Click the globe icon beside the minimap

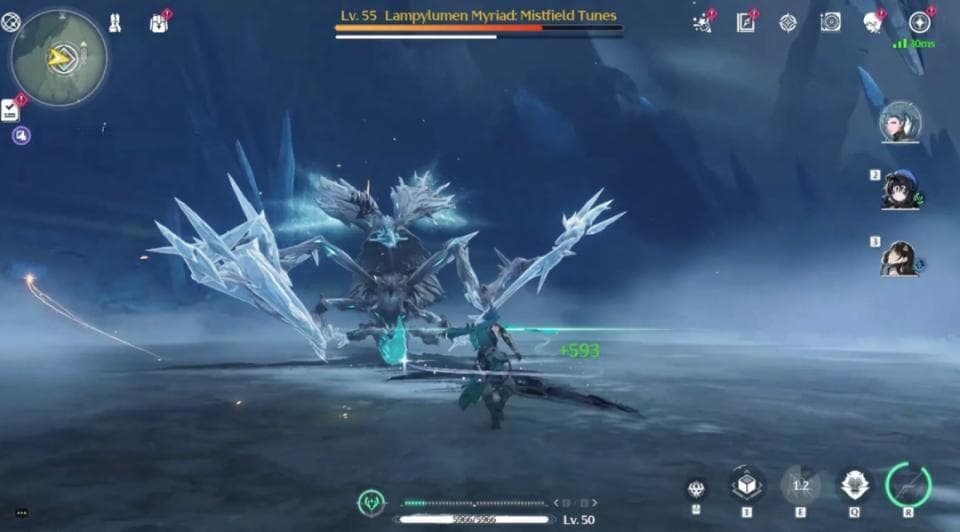pos(11,21)
